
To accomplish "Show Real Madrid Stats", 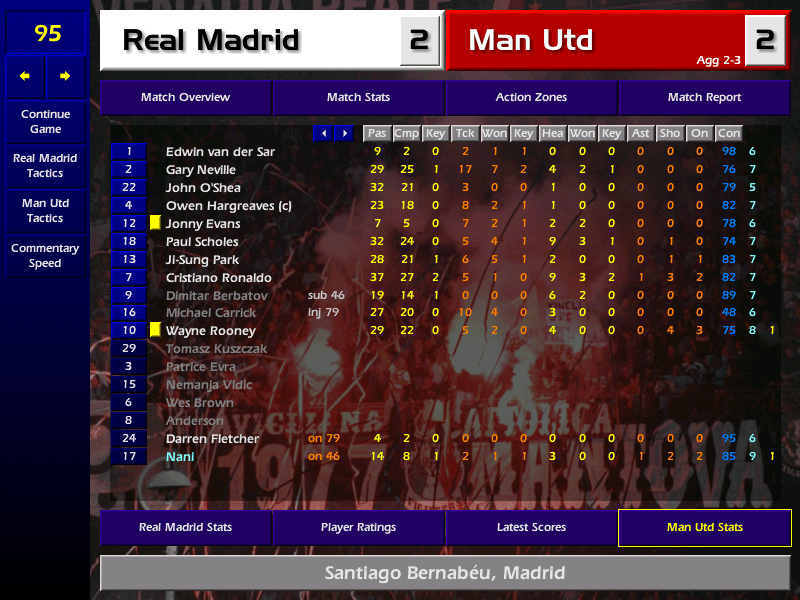I will click(185, 528).
